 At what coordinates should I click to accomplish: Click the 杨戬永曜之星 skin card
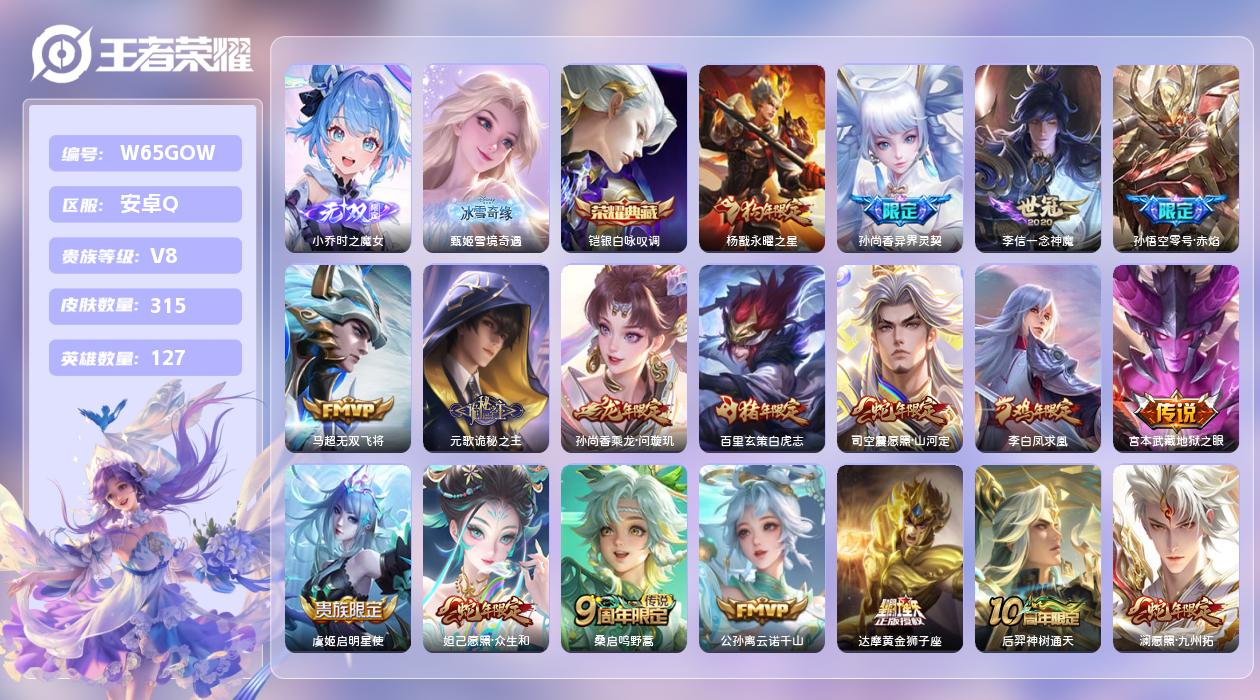point(762,158)
